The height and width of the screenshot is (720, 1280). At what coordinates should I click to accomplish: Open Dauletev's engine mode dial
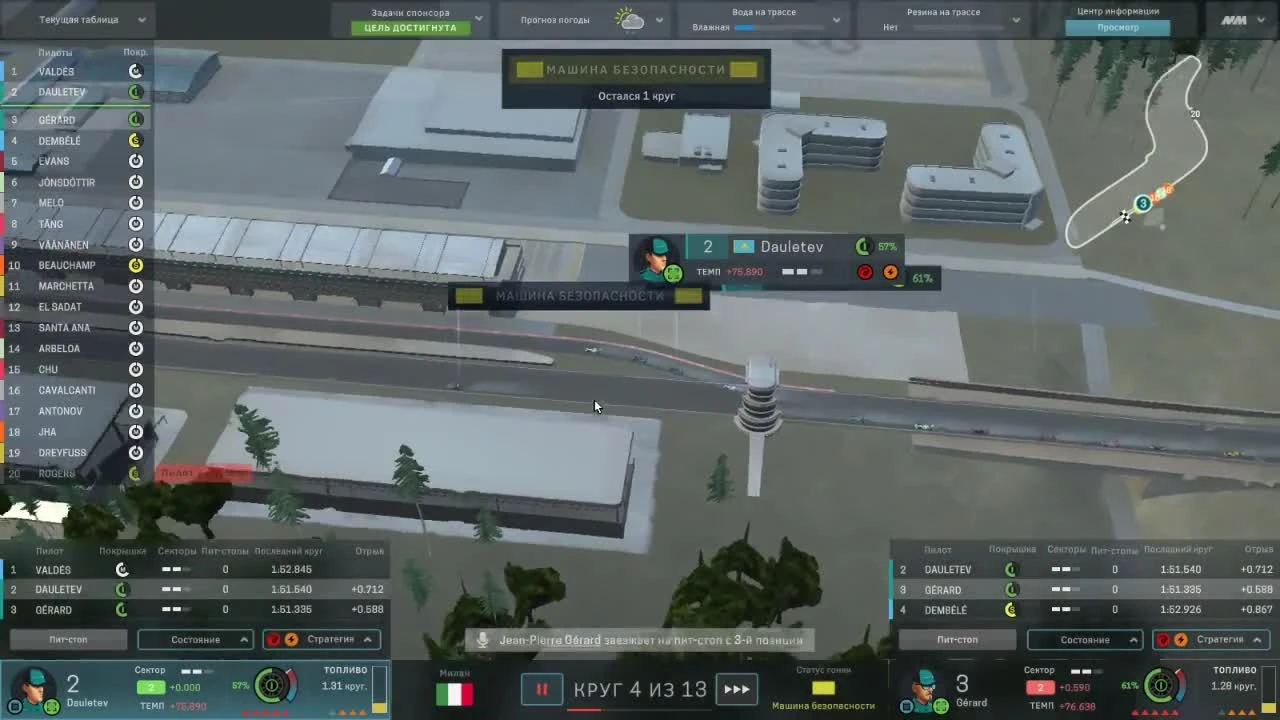point(272,687)
